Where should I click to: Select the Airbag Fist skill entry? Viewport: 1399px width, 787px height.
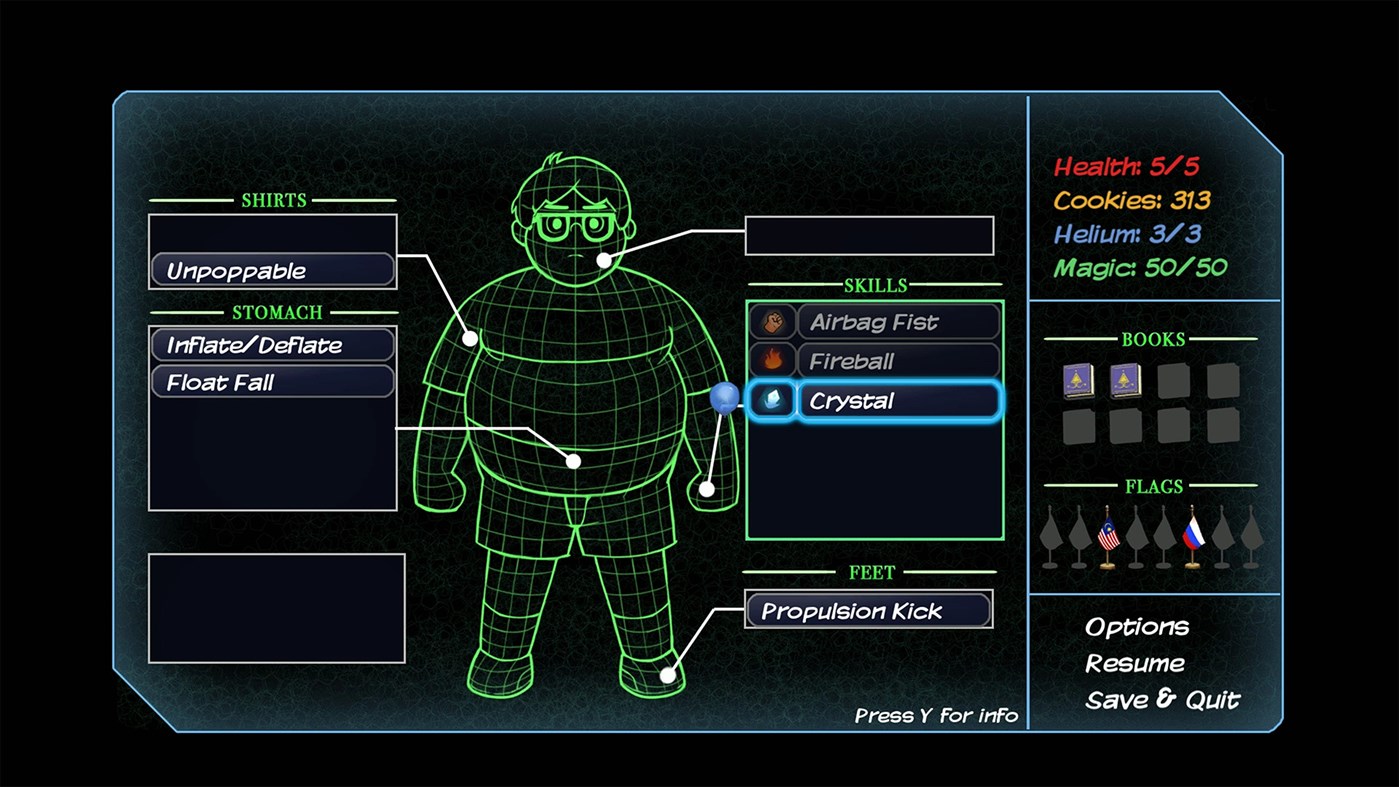897,321
